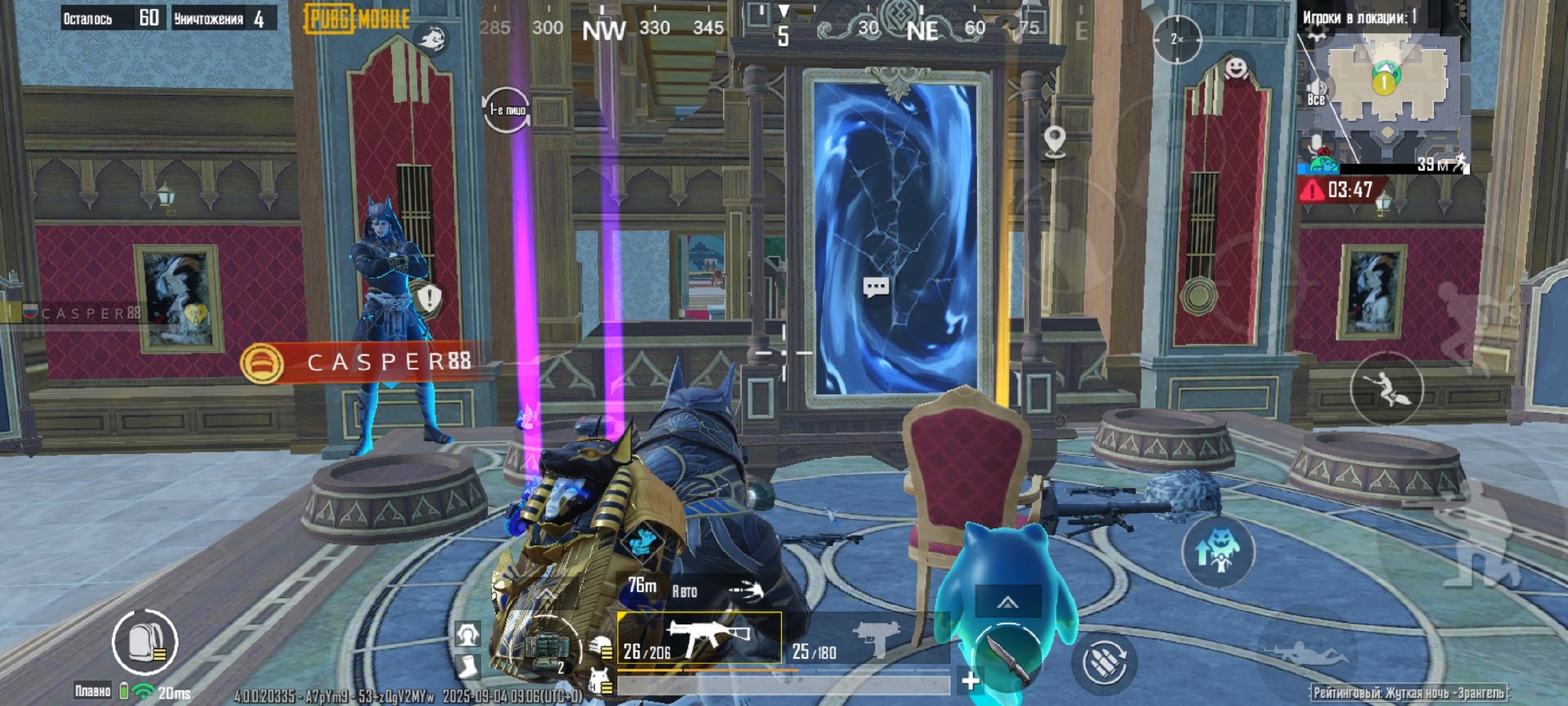Open the emote smiley menu

pos(1236,67)
